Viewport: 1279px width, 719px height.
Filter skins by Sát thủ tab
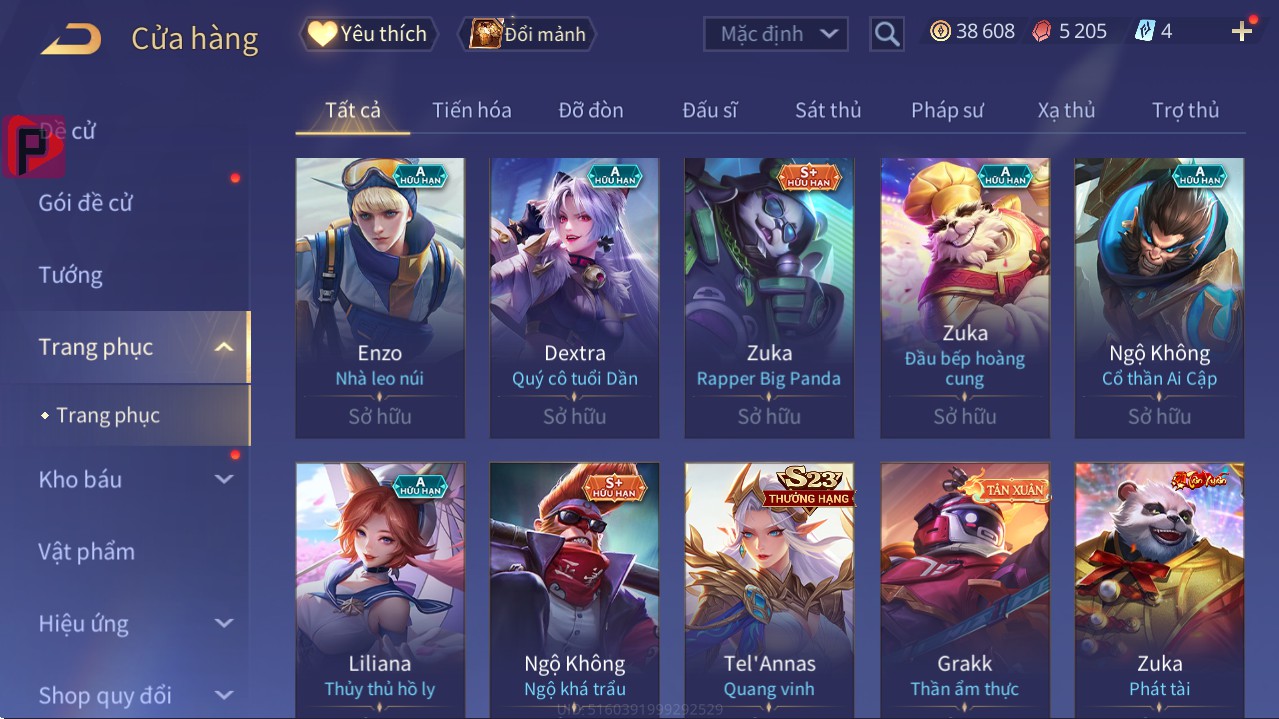pos(827,110)
